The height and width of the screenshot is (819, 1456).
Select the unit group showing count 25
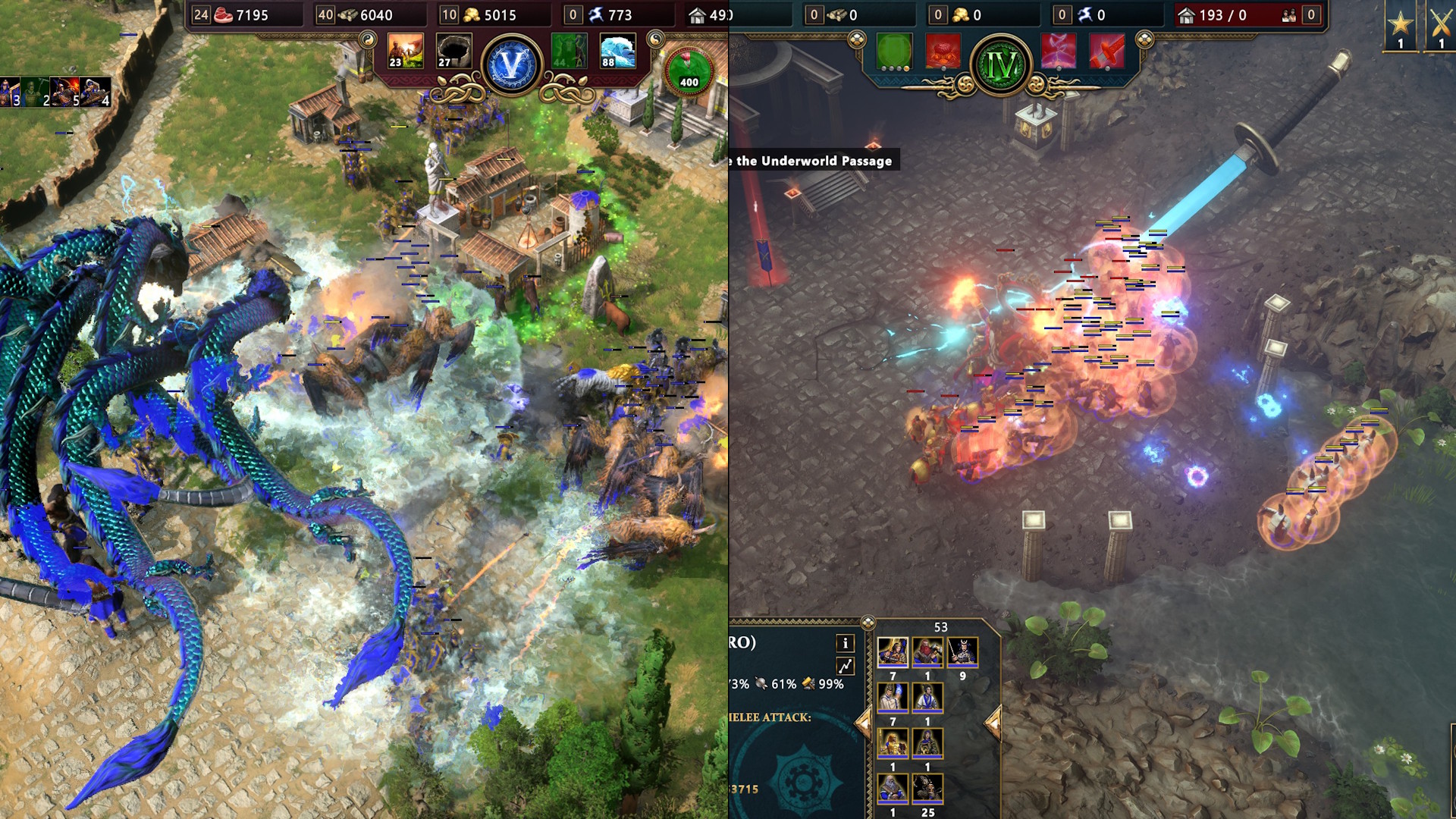[x=927, y=789]
